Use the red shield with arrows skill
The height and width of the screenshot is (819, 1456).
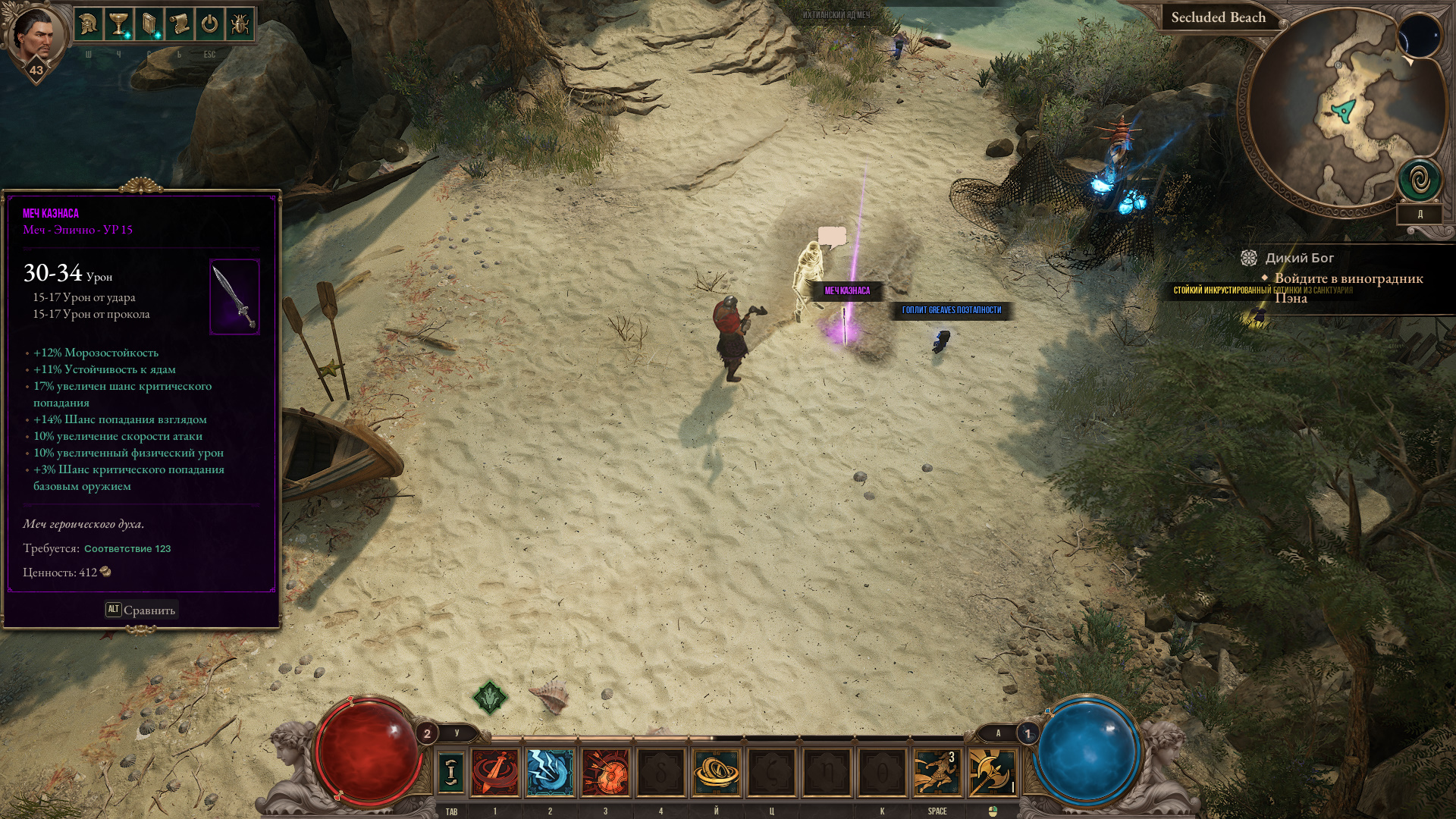pyautogui.click(x=605, y=772)
